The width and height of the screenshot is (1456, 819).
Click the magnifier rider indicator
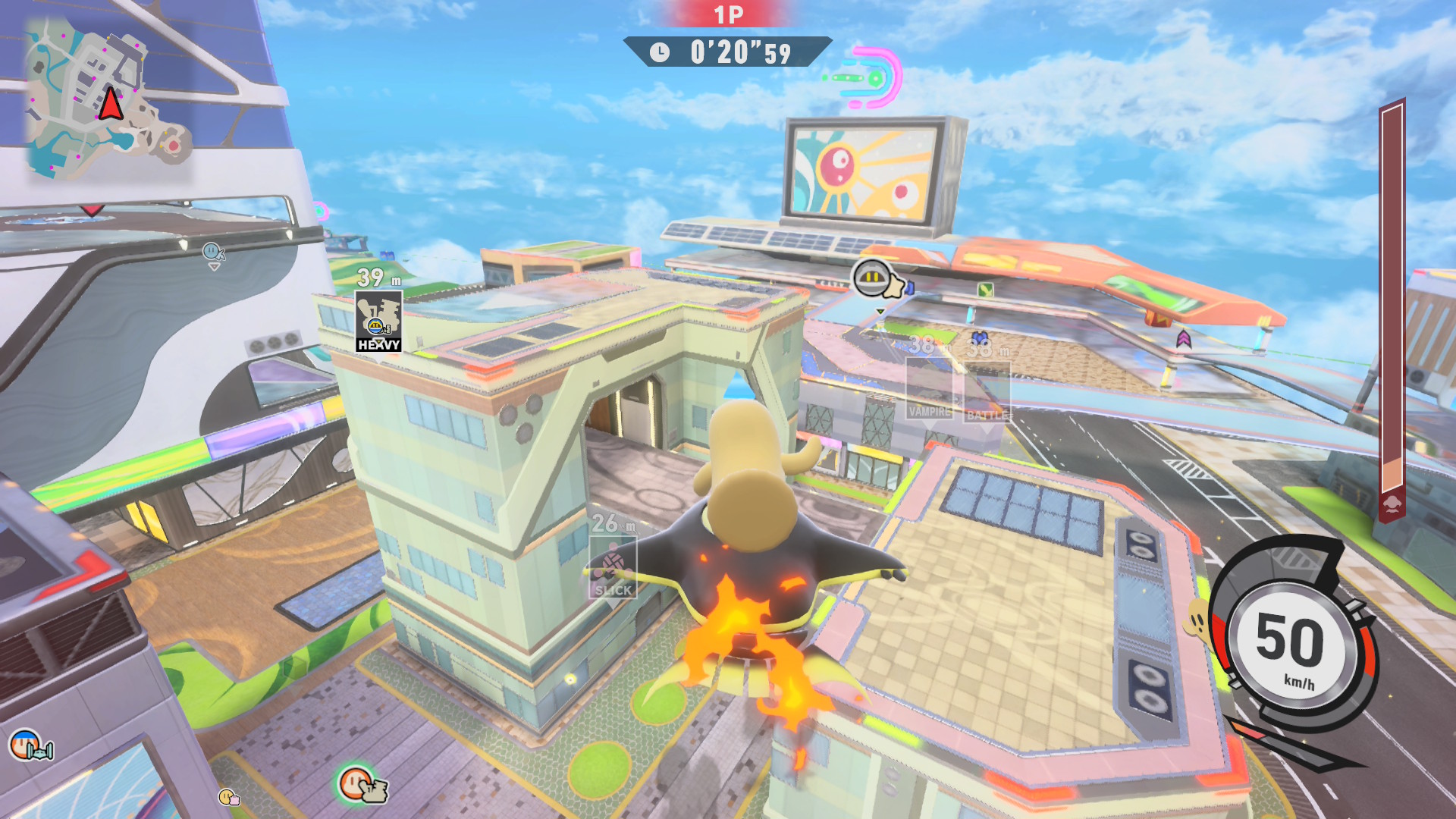click(213, 253)
